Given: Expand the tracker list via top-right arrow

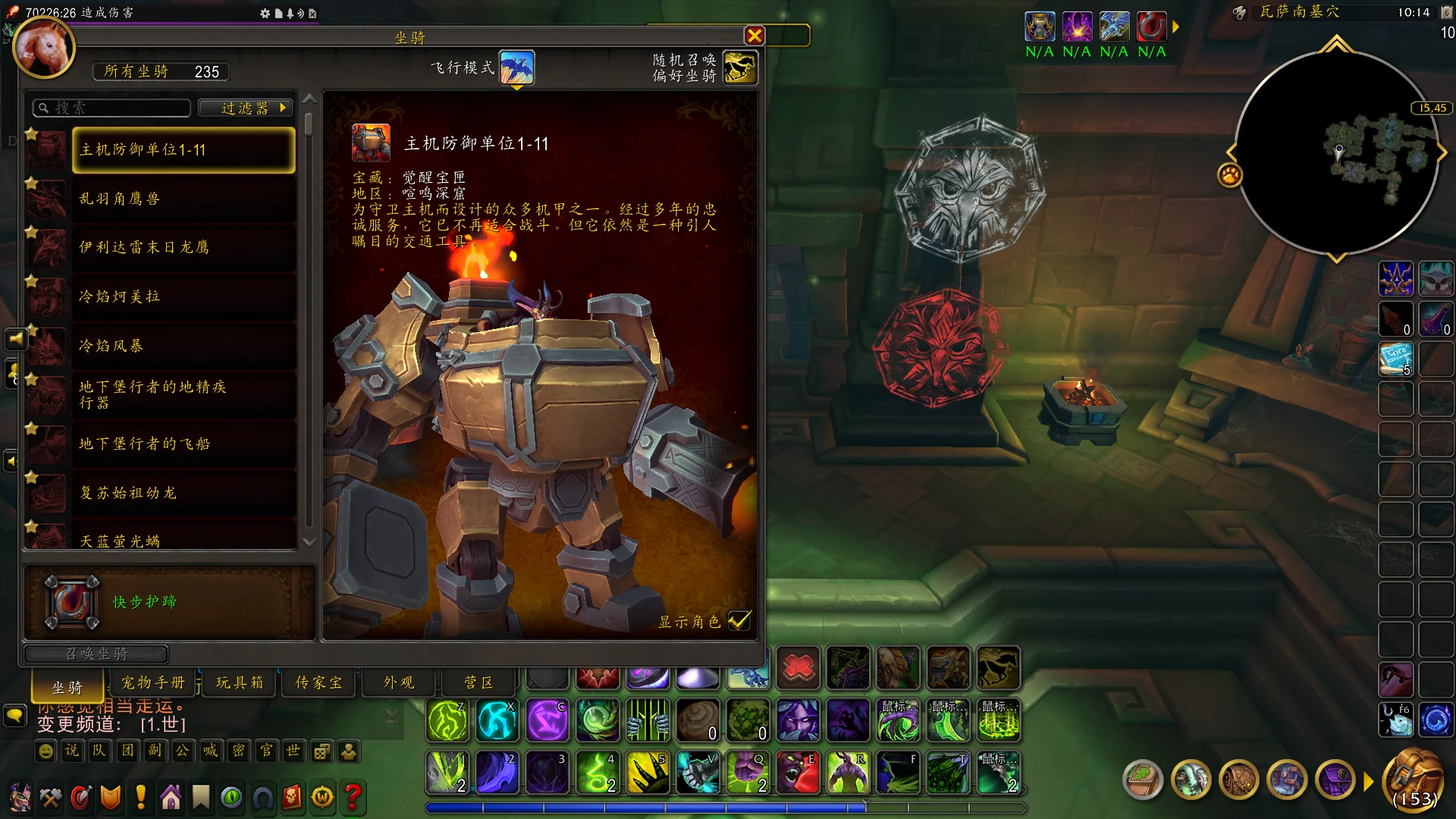Looking at the screenshot, I should [x=1175, y=27].
